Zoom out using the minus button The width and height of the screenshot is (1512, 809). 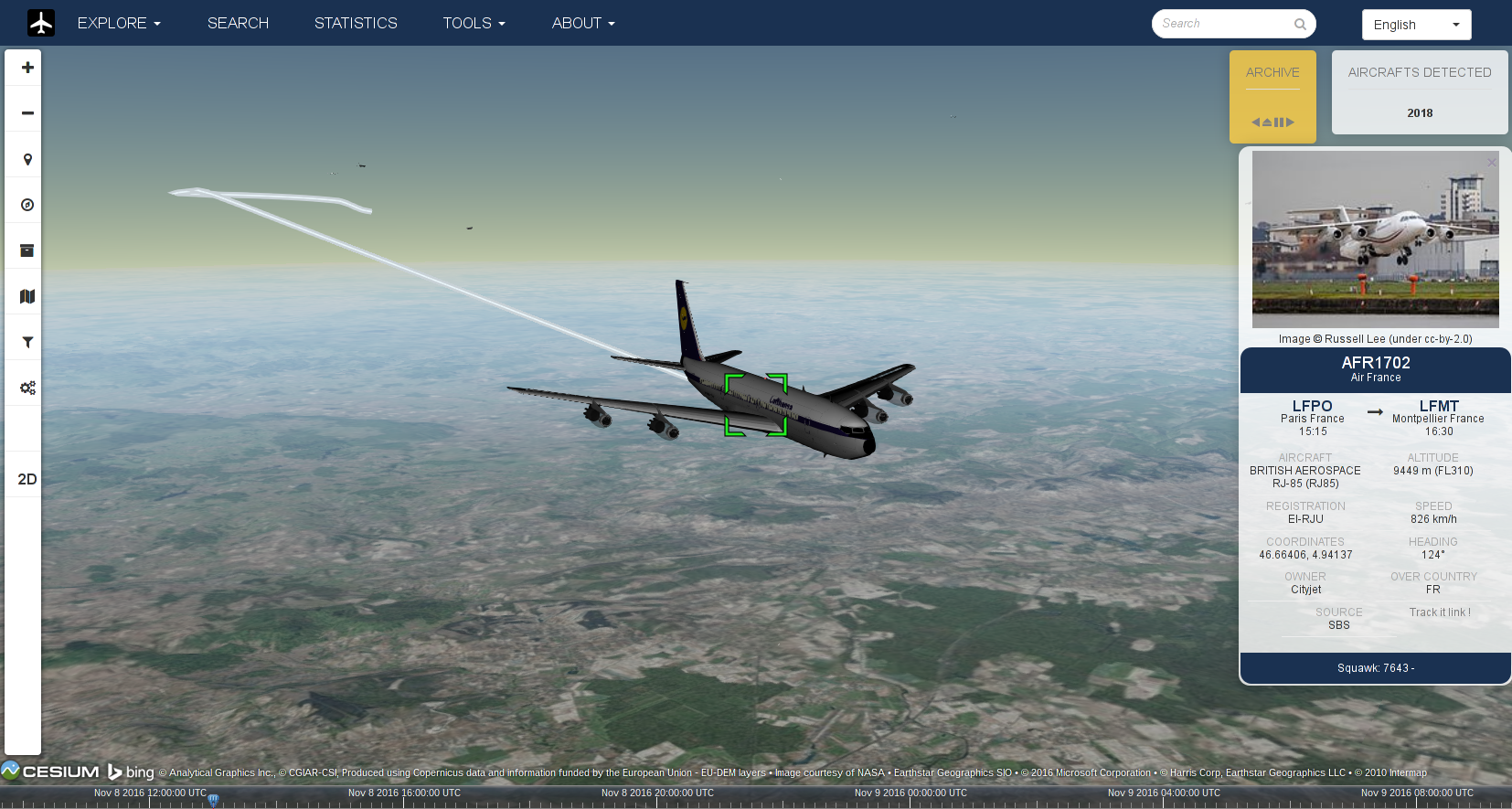pyautogui.click(x=26, y=112)
